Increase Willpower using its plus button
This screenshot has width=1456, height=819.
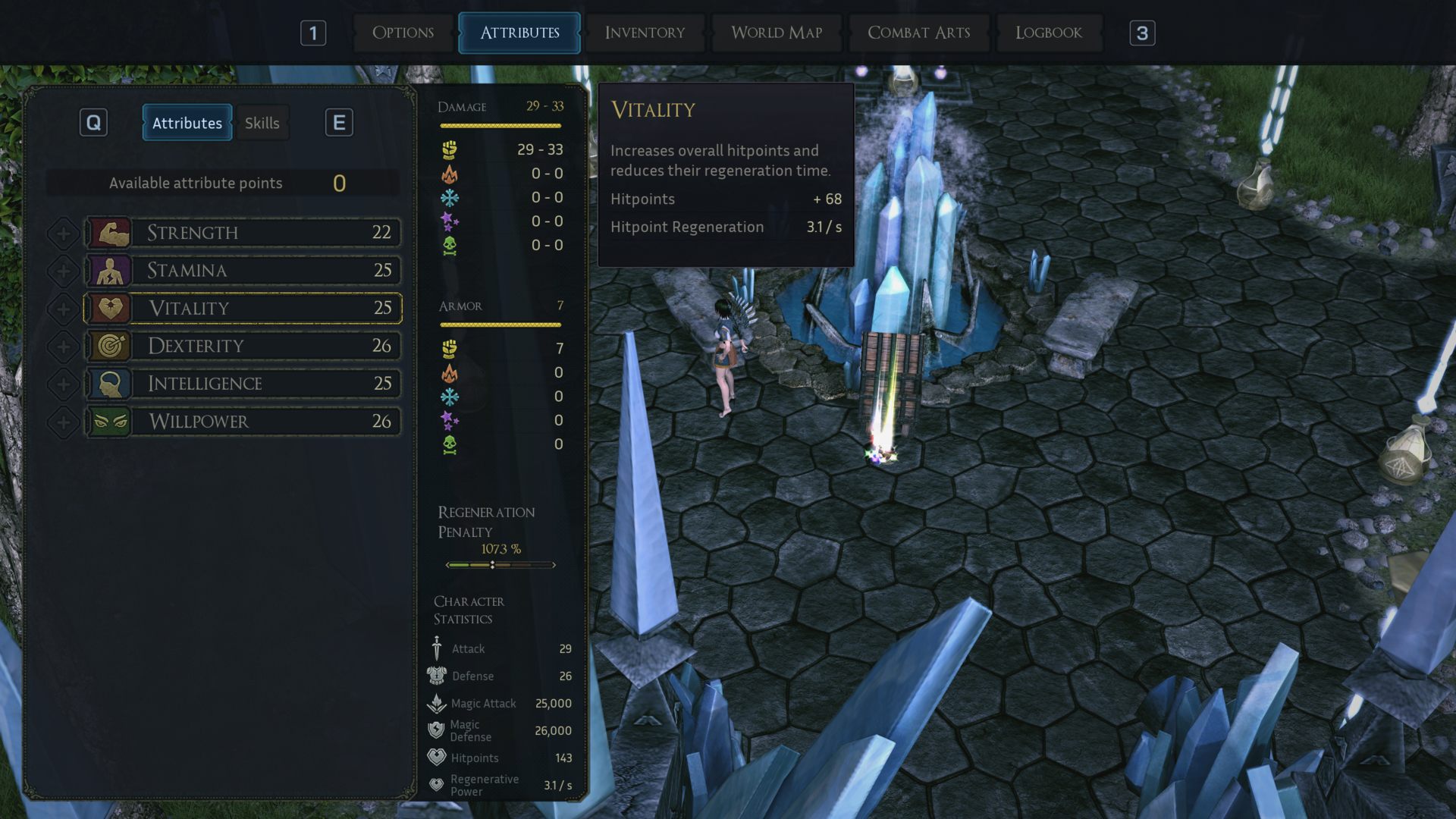point(64,422)
